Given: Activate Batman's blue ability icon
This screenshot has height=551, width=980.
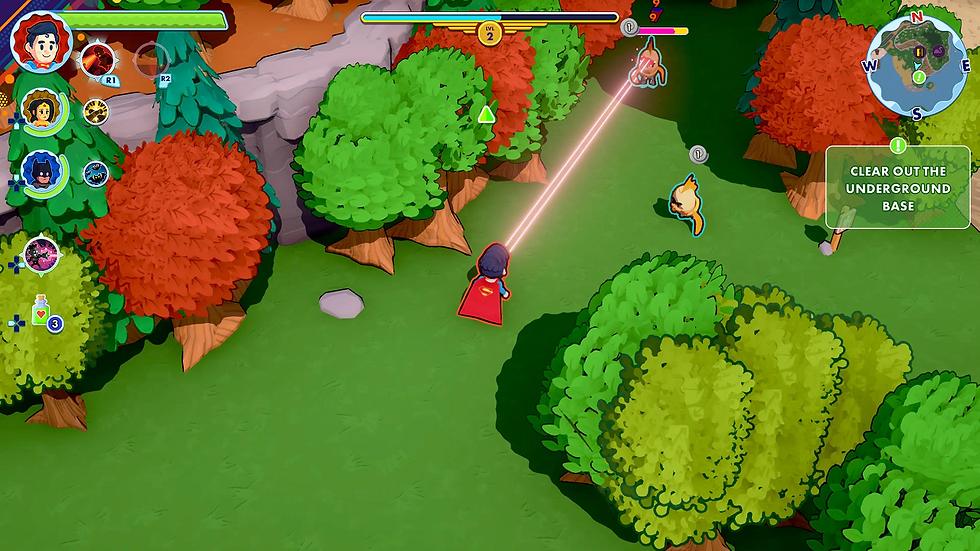Looking at the screenshot, I should [x=95, y=172].
